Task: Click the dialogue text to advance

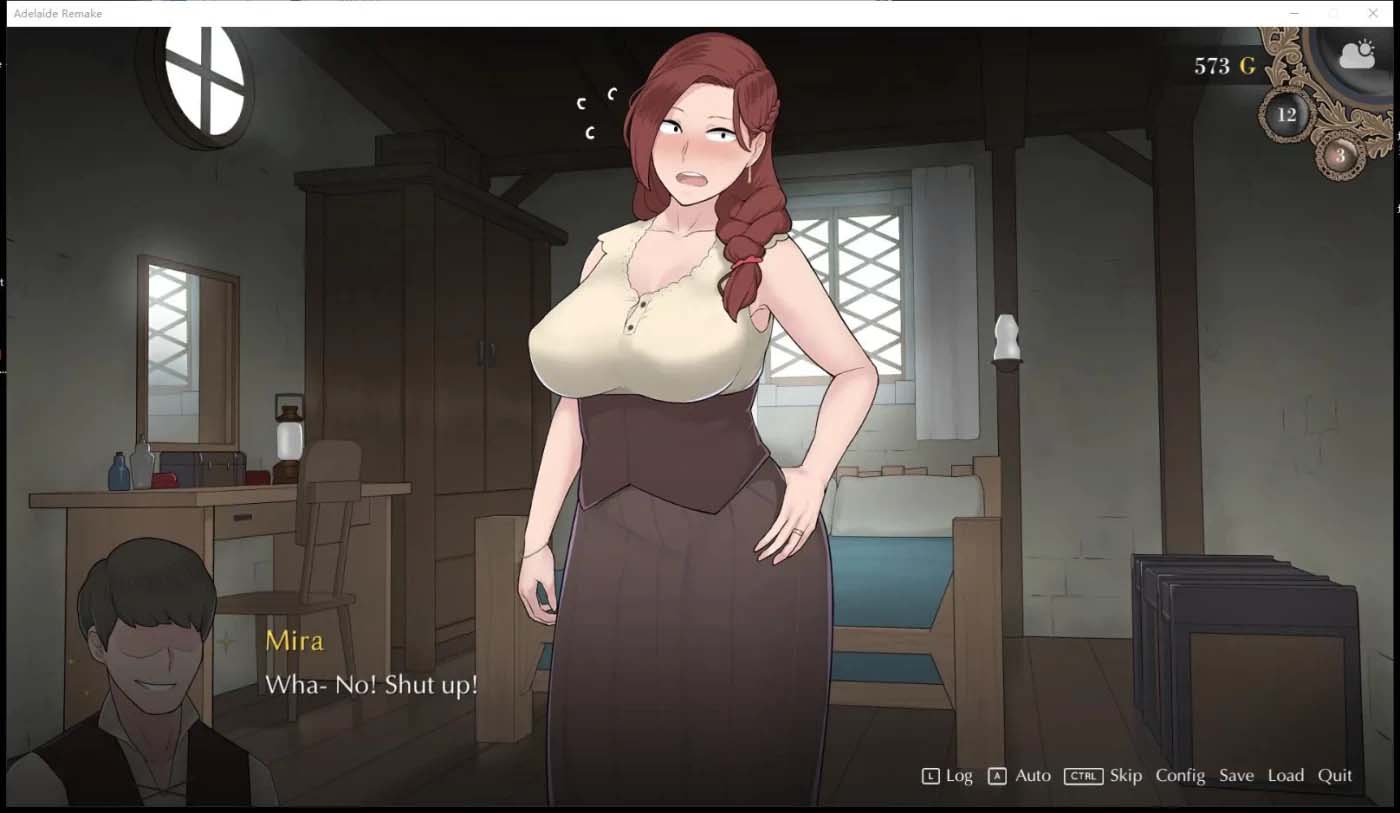Action: pyautogui.click(x=372, y=687)
